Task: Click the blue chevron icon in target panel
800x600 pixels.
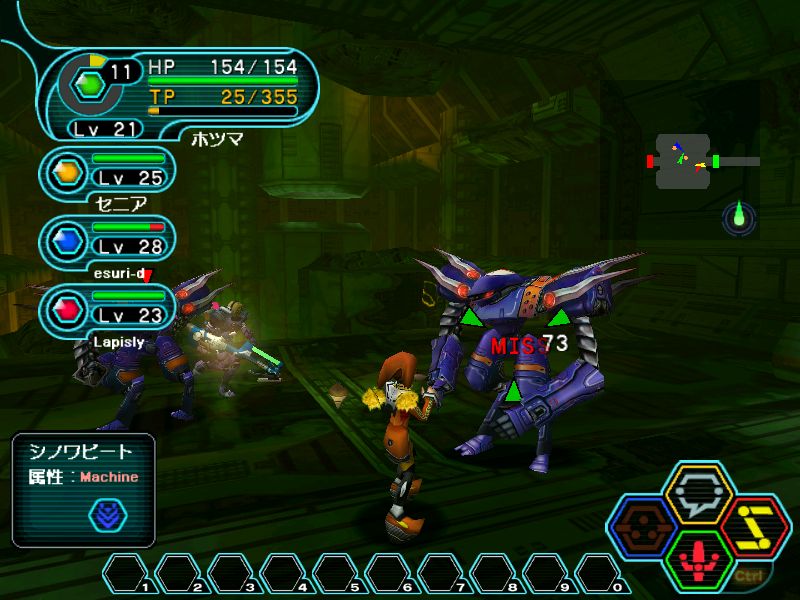Action: (107, 514)
